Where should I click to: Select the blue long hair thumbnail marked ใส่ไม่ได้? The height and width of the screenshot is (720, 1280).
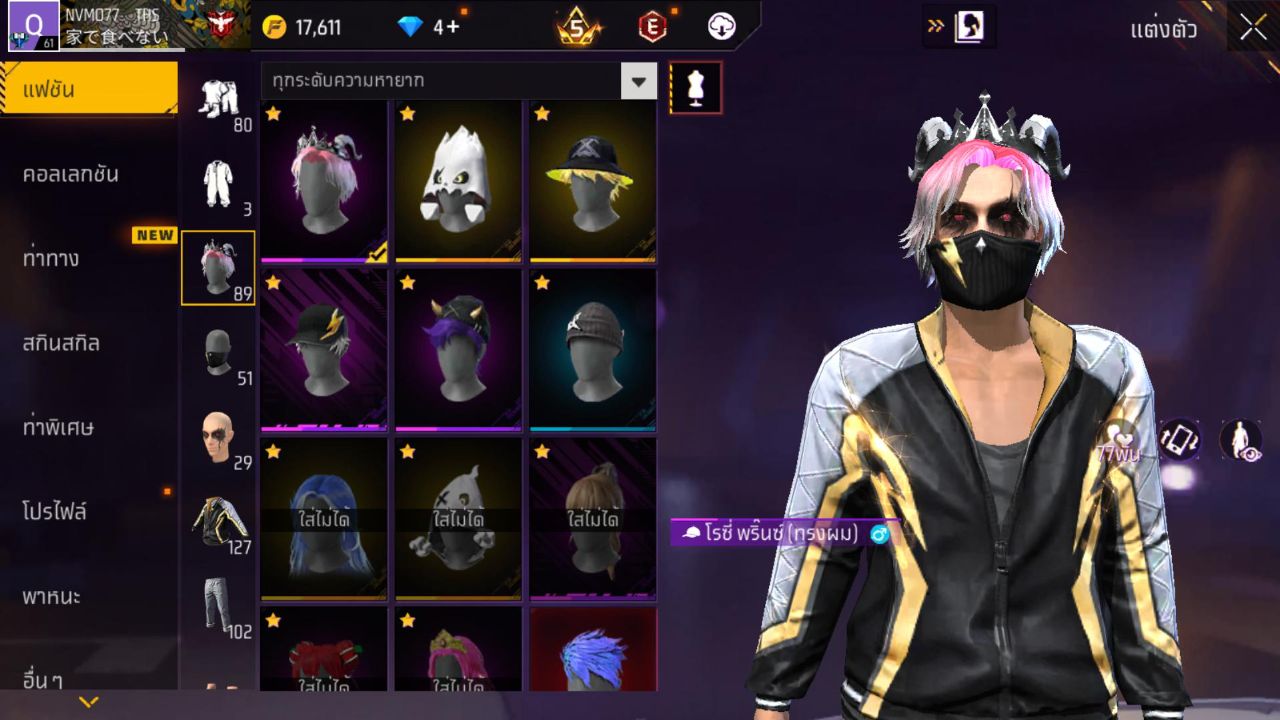coord(324,518)
